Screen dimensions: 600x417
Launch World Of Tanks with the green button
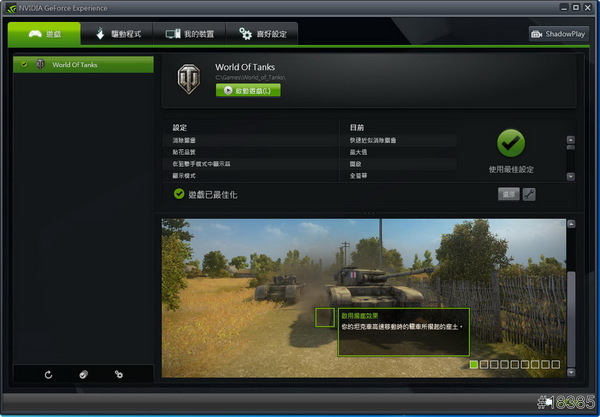coord(248,90)
